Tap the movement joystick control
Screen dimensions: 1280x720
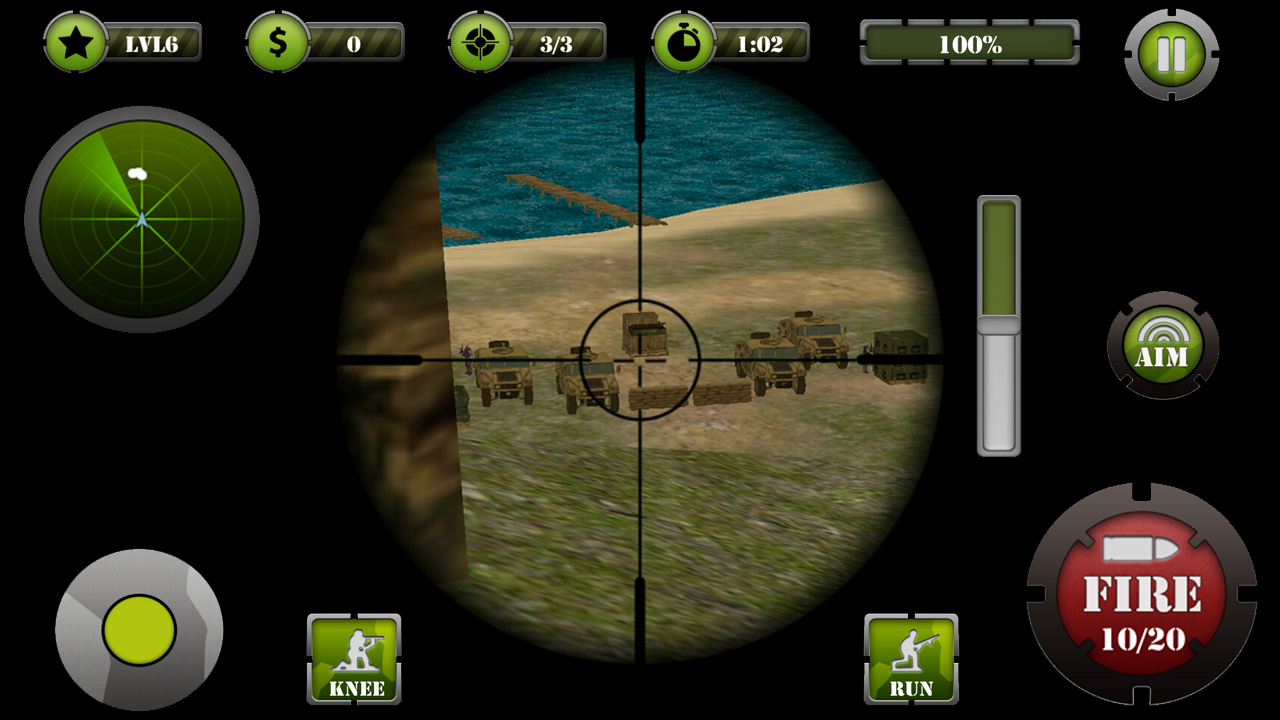[x=138, y=632]
